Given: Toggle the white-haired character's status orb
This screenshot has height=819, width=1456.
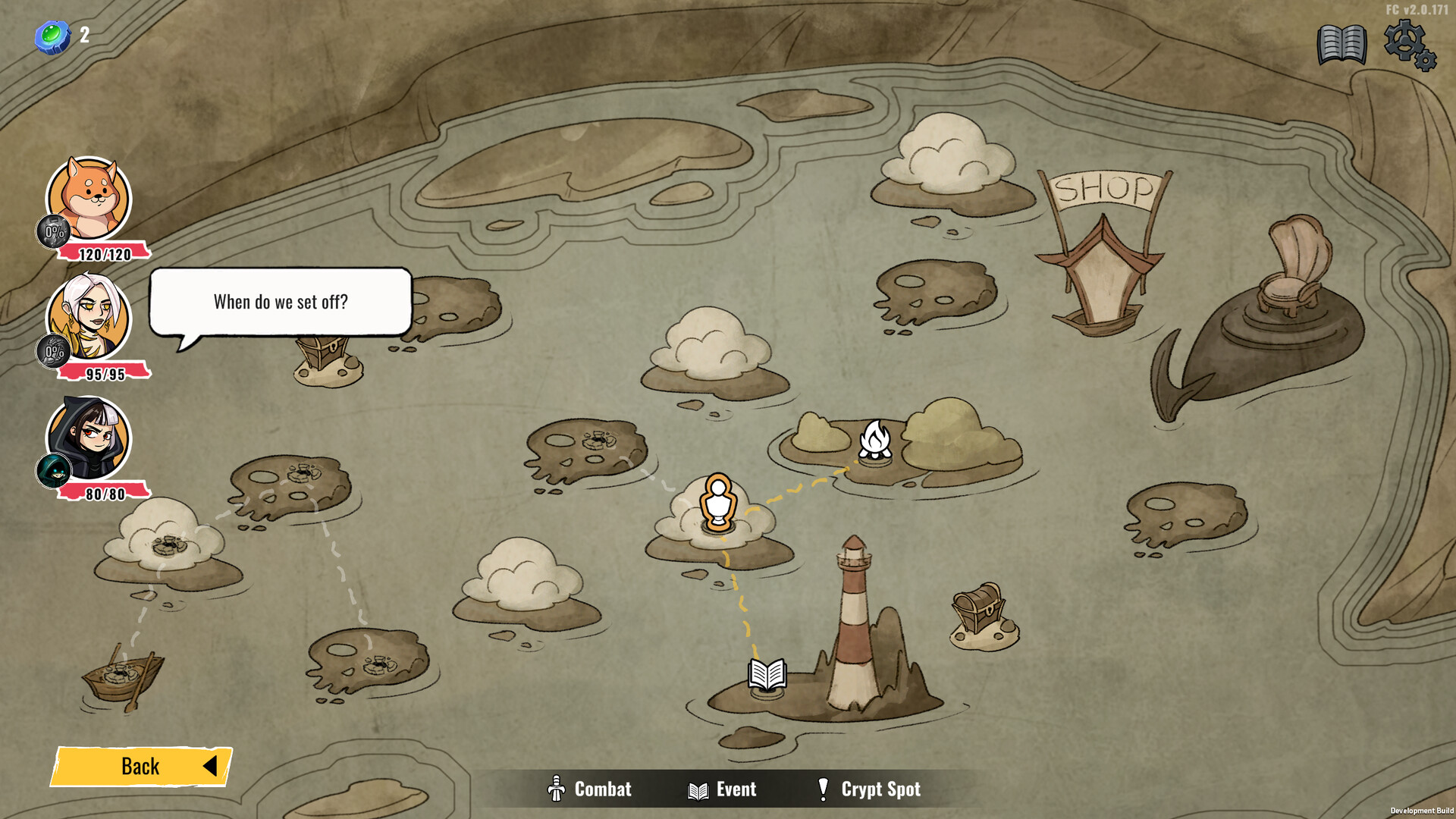Looking at the screenshot, I should 52,351.
